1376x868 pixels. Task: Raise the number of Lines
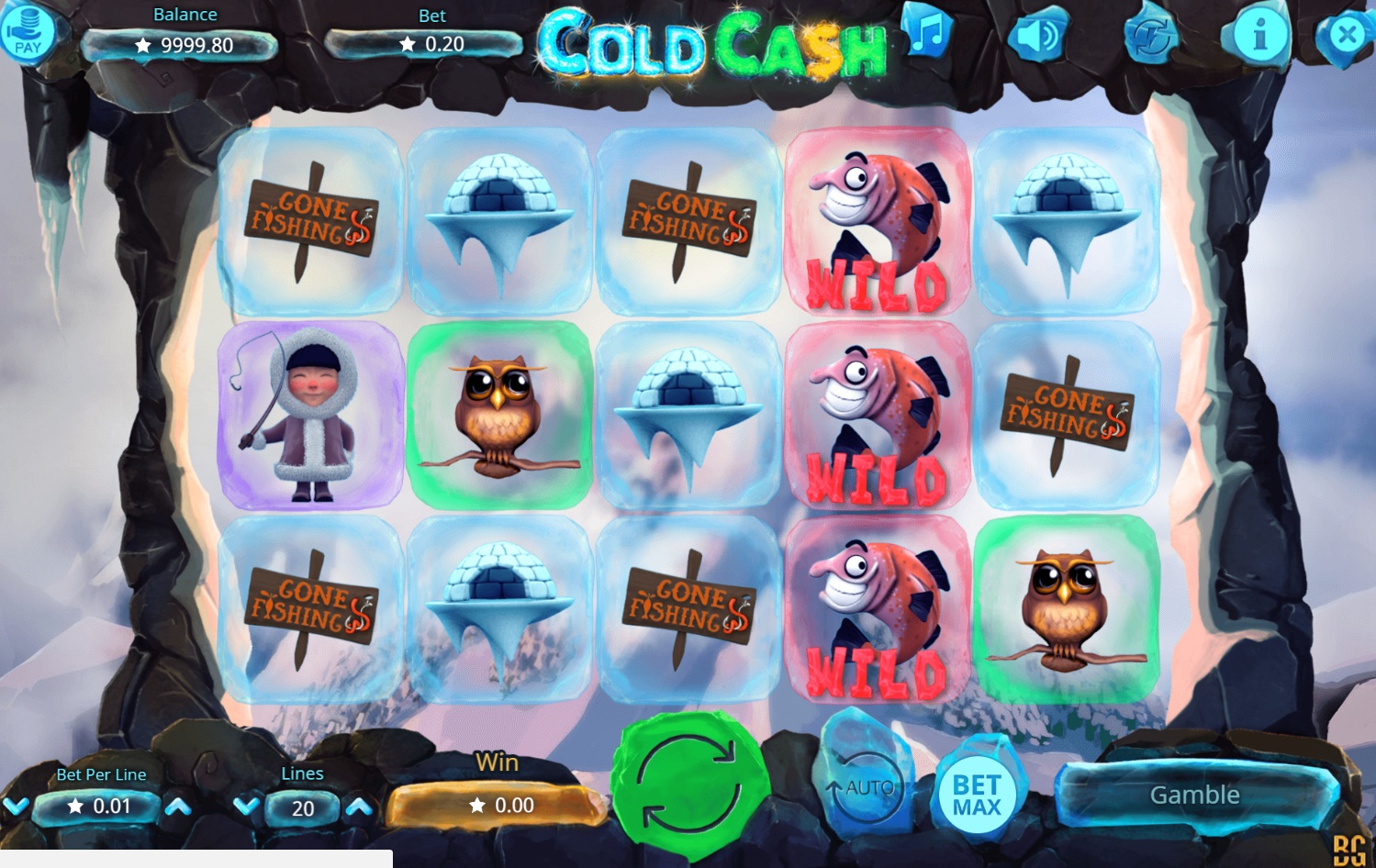[x=359, y=807]
